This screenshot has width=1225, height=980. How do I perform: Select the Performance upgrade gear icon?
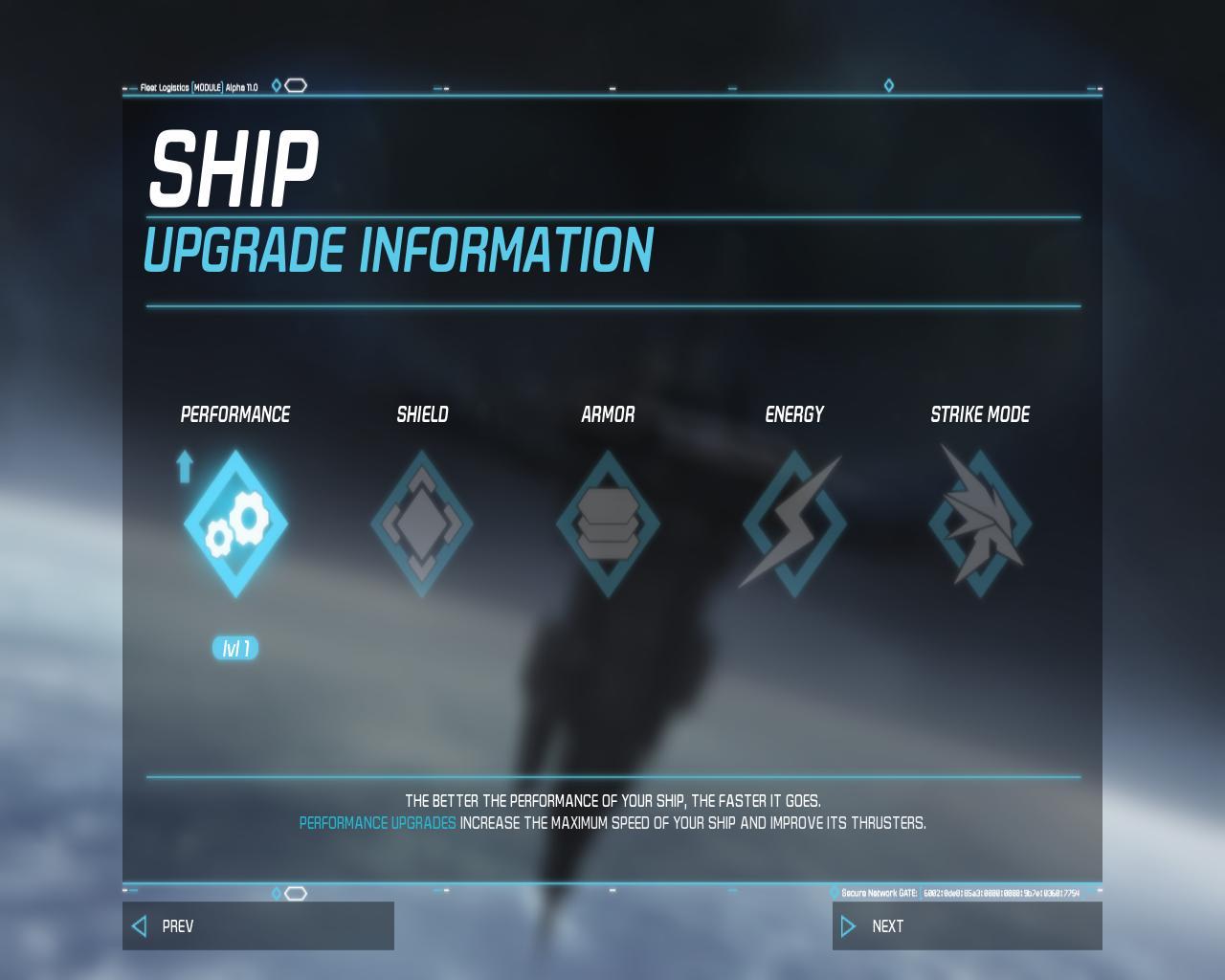(235, 524)
